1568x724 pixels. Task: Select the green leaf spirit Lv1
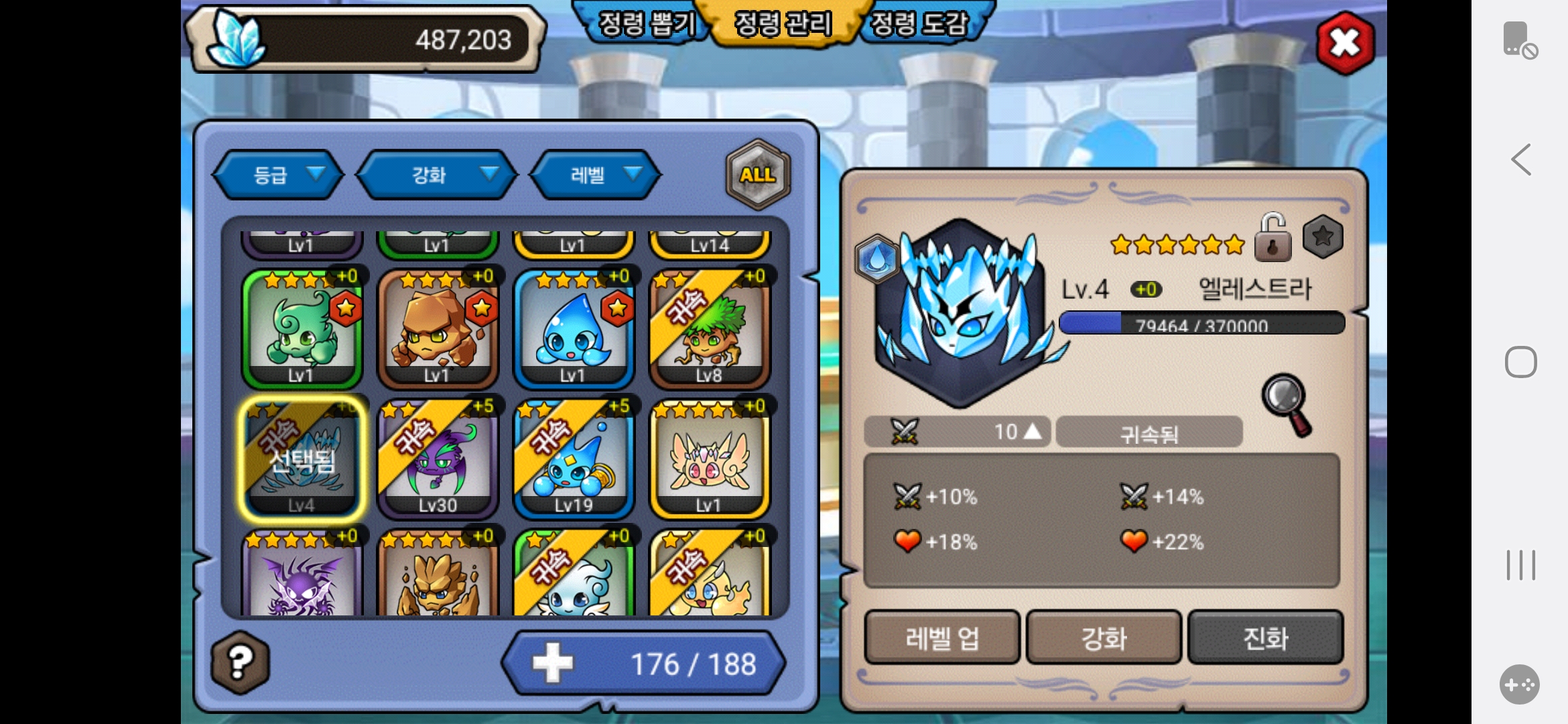(302, 330)
